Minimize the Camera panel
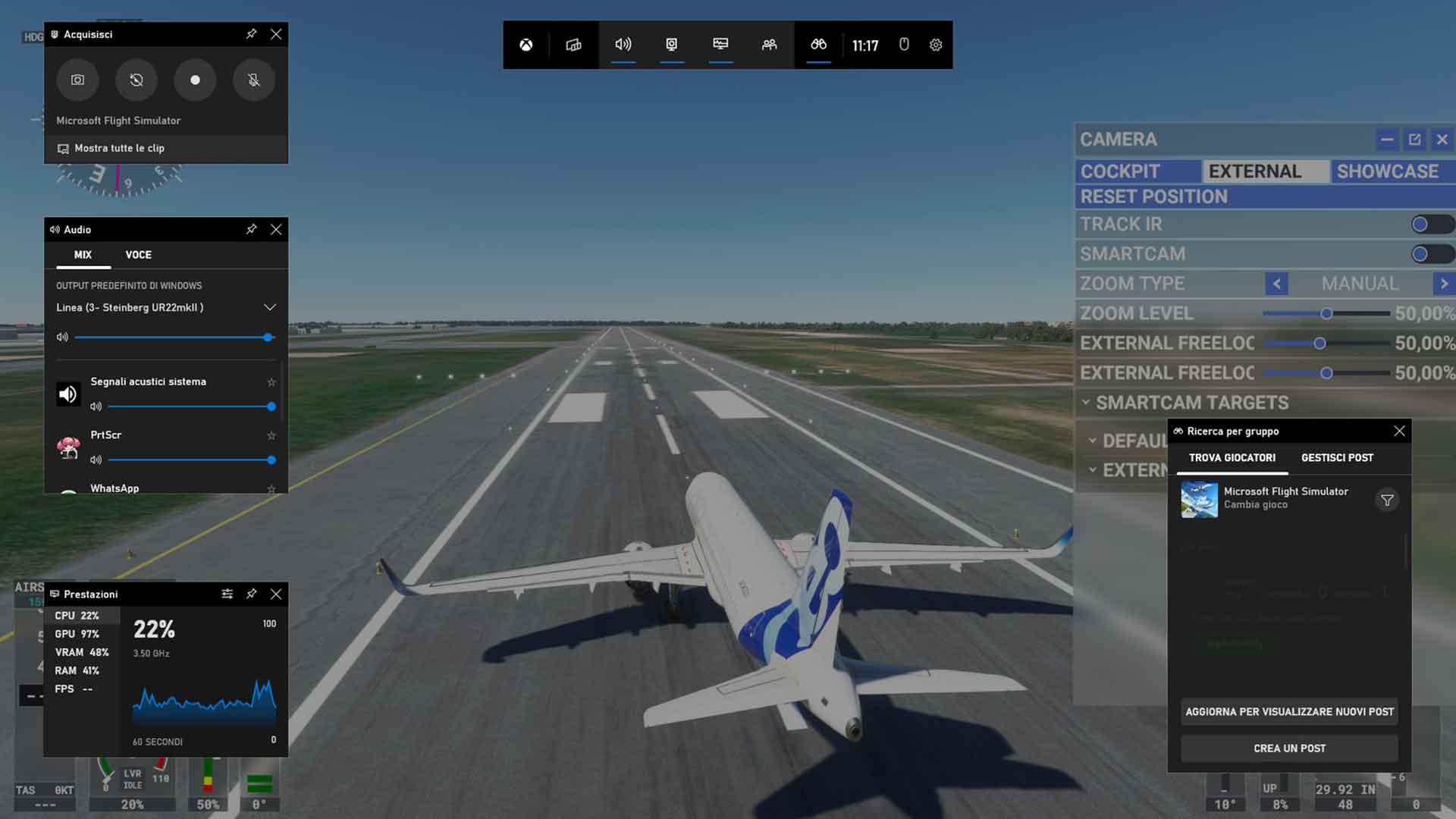This screenshot has height=819, width=1456. 1386,140
